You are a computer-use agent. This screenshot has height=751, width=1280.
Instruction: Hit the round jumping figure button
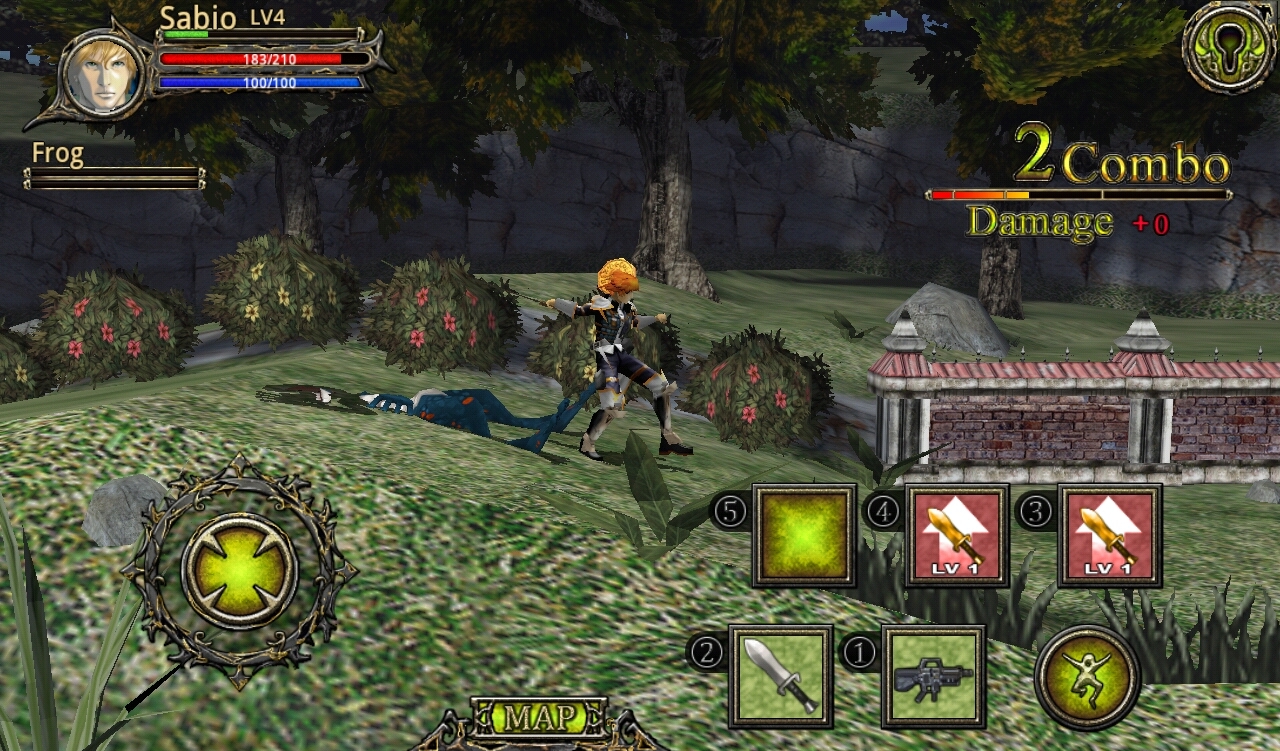(x=1087, y=677)
